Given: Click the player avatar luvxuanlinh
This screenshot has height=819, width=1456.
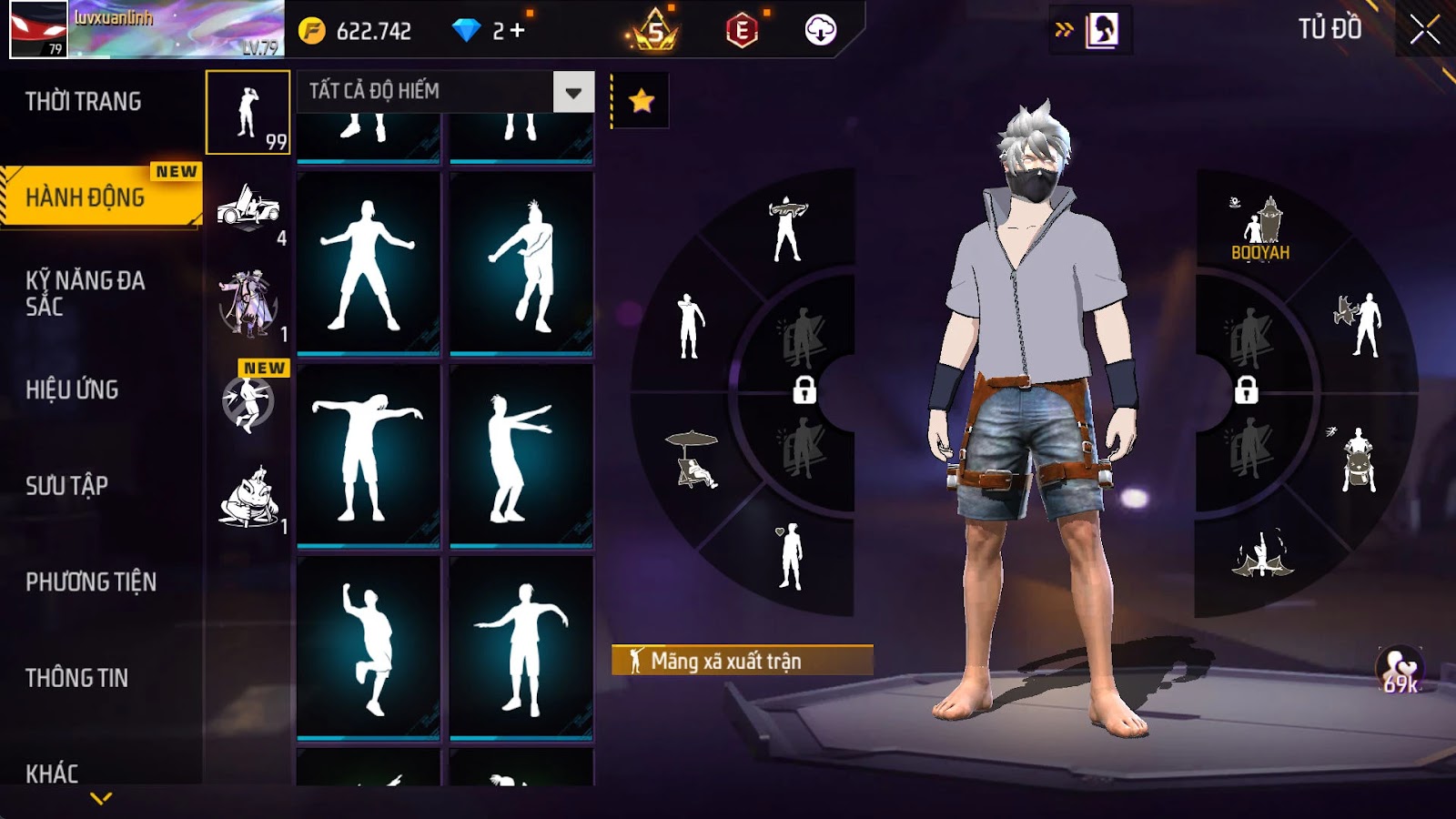Looking at the screenshot, I should 38,29.
